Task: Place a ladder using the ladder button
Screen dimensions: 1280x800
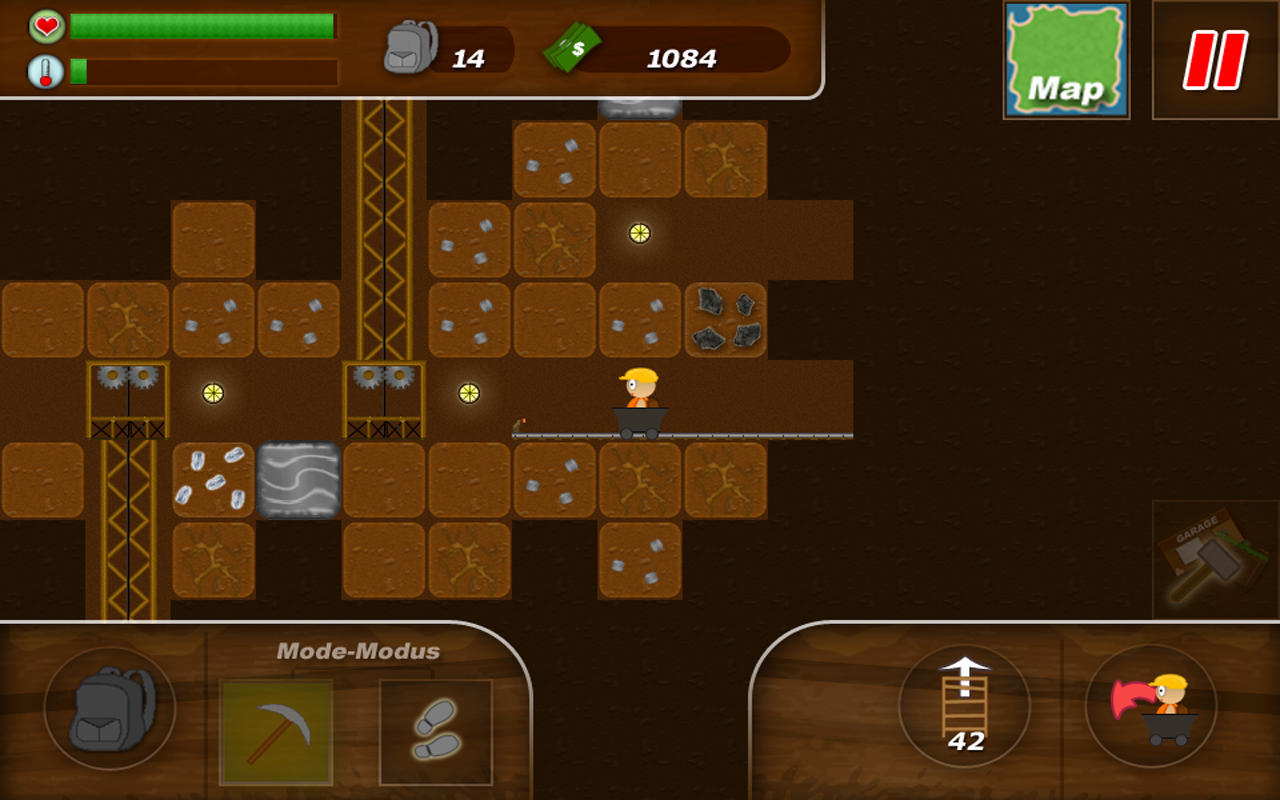Action: (964, 708)
